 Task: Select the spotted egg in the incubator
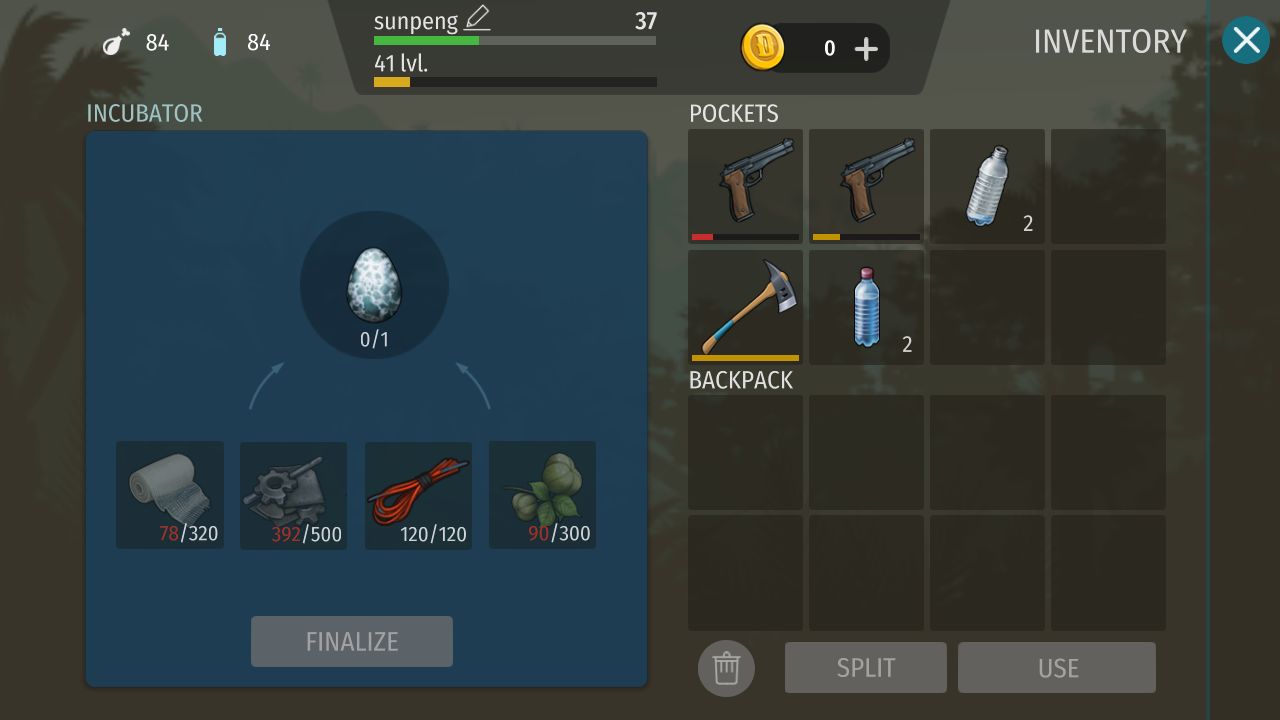click(374, 285)
